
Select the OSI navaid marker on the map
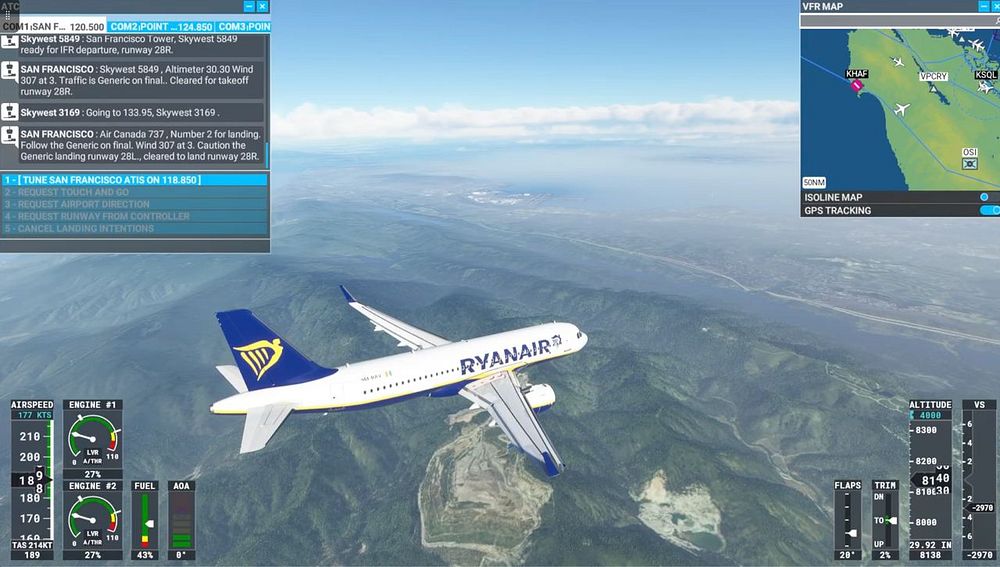[x=969, y=162]
